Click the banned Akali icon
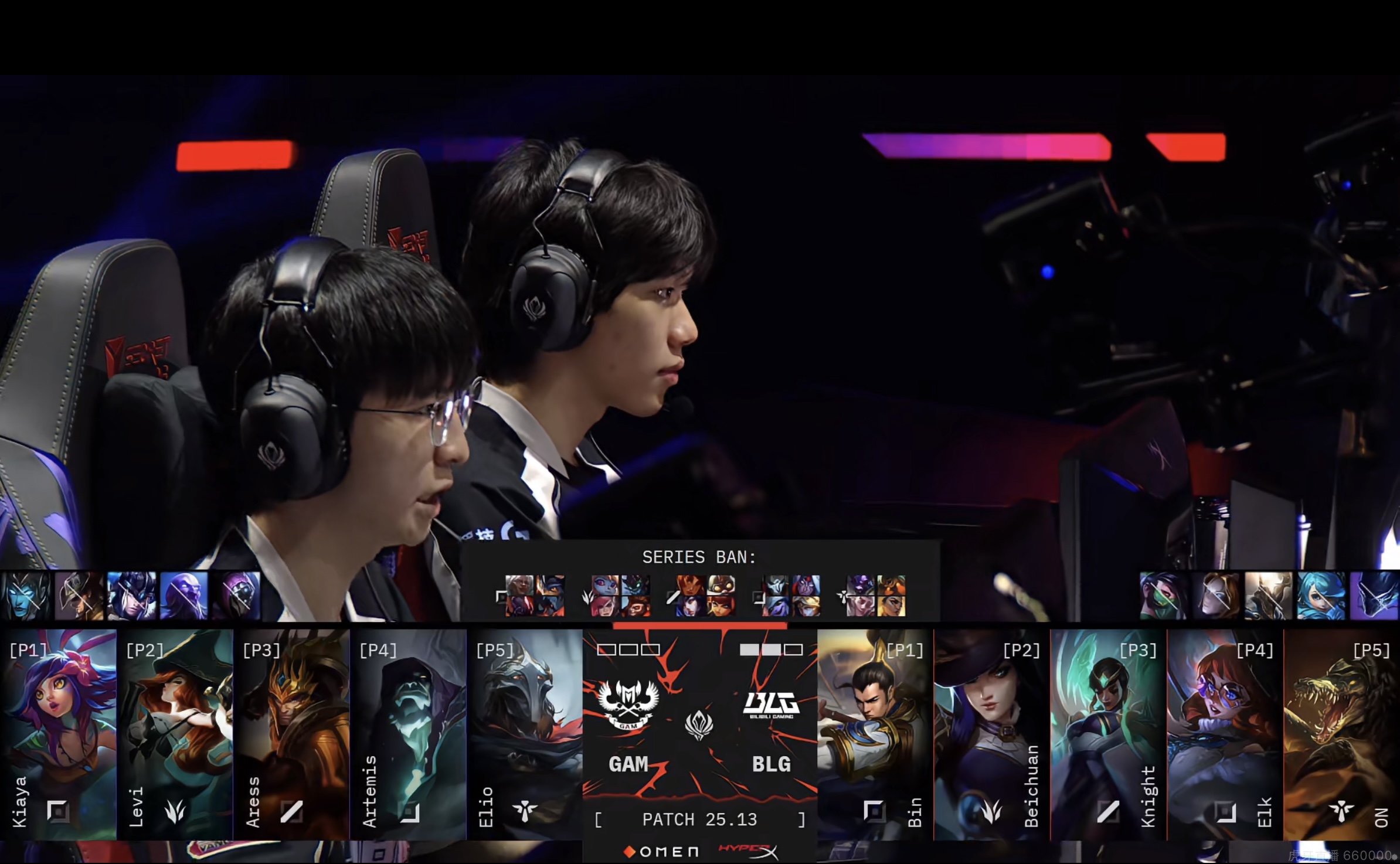 1163,596
